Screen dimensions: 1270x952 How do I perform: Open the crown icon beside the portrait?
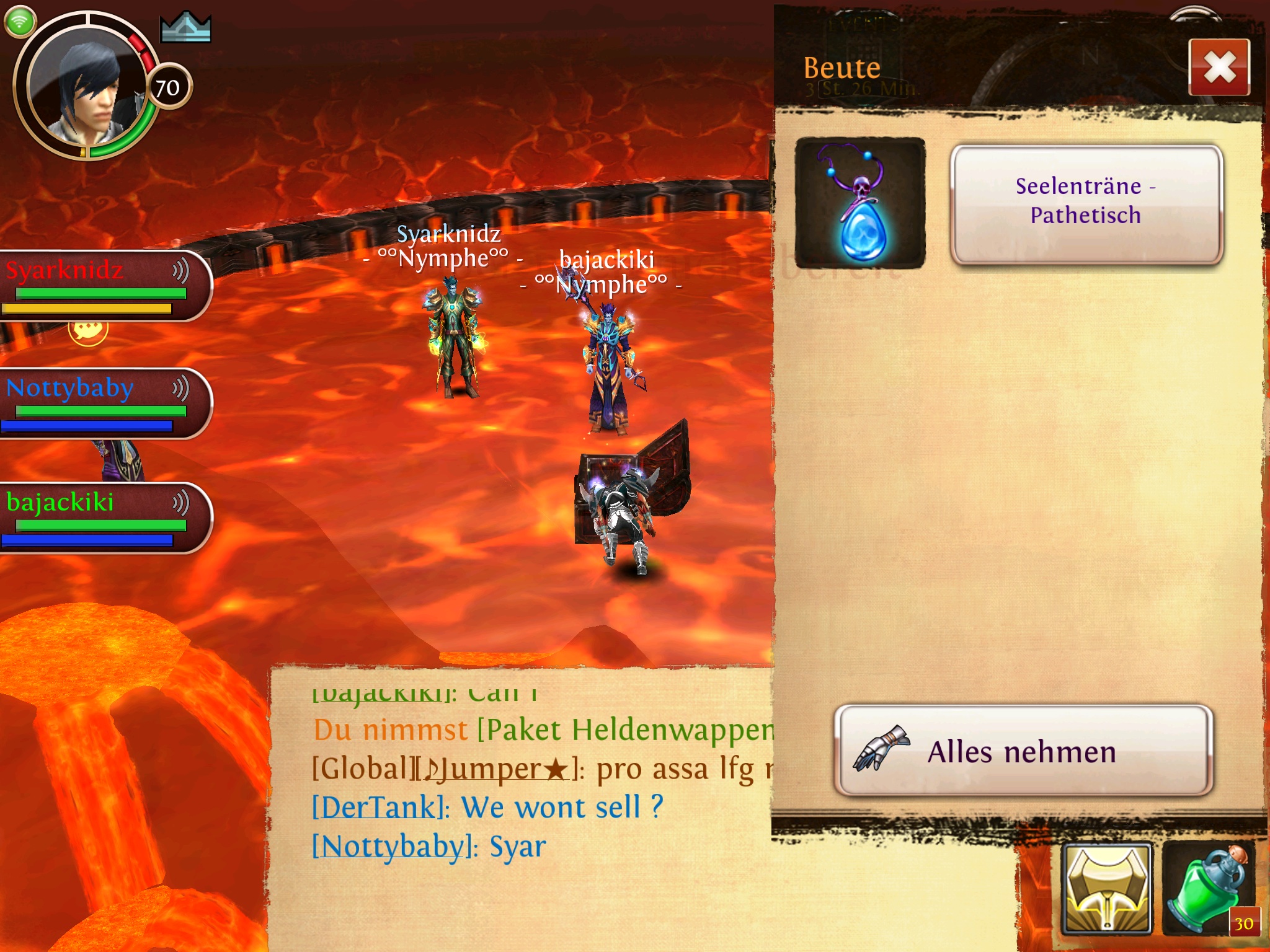tap(185, 28)
